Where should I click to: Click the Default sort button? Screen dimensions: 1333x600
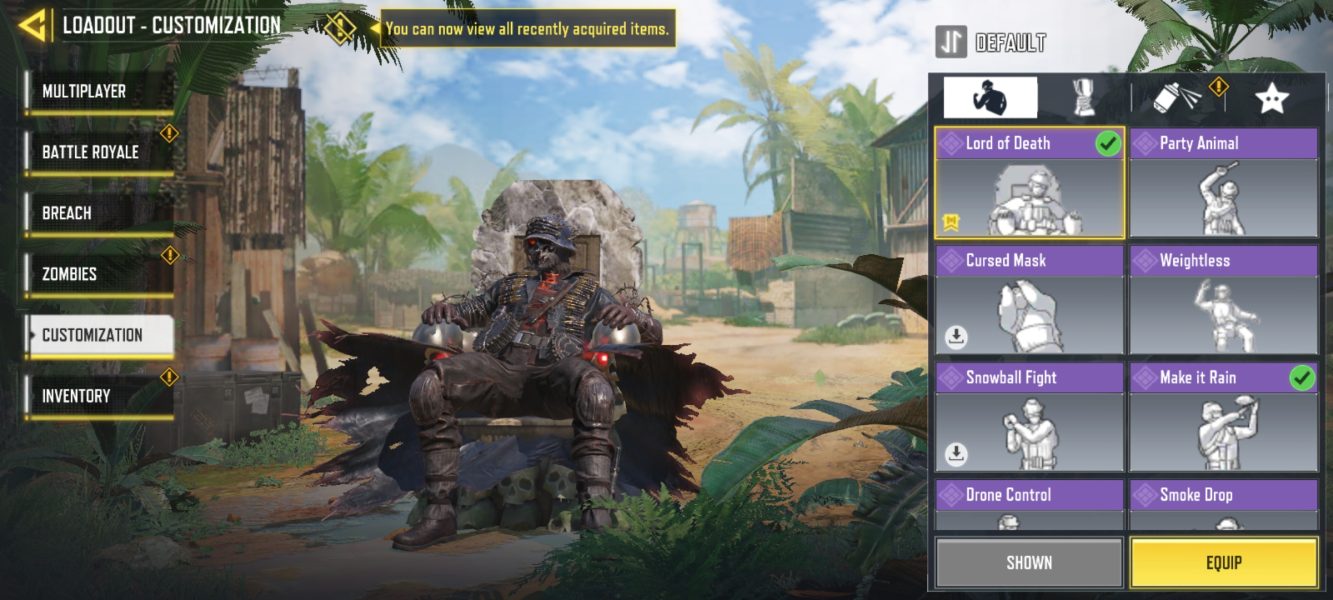[x=991, y=43]
